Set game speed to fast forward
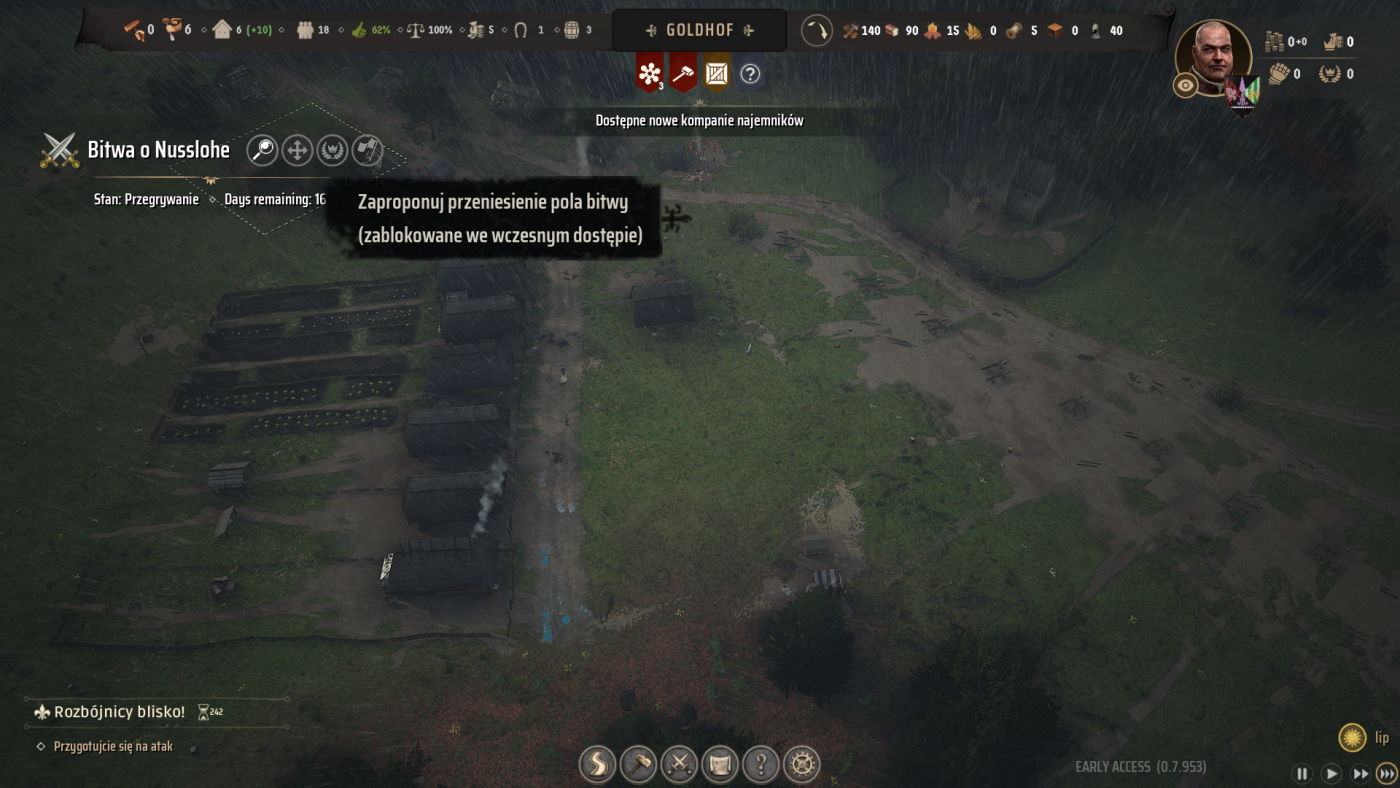Image resolution: width=1400 pixels, height=788 pixels. [1360, 773]
